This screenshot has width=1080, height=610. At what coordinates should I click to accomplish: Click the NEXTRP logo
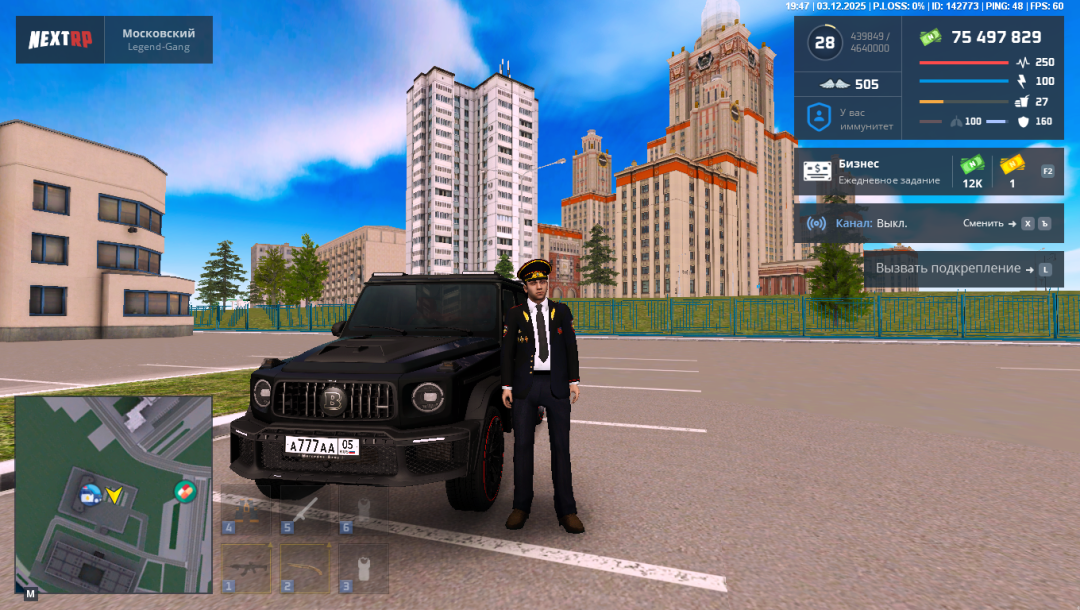(x=59, y=40)
